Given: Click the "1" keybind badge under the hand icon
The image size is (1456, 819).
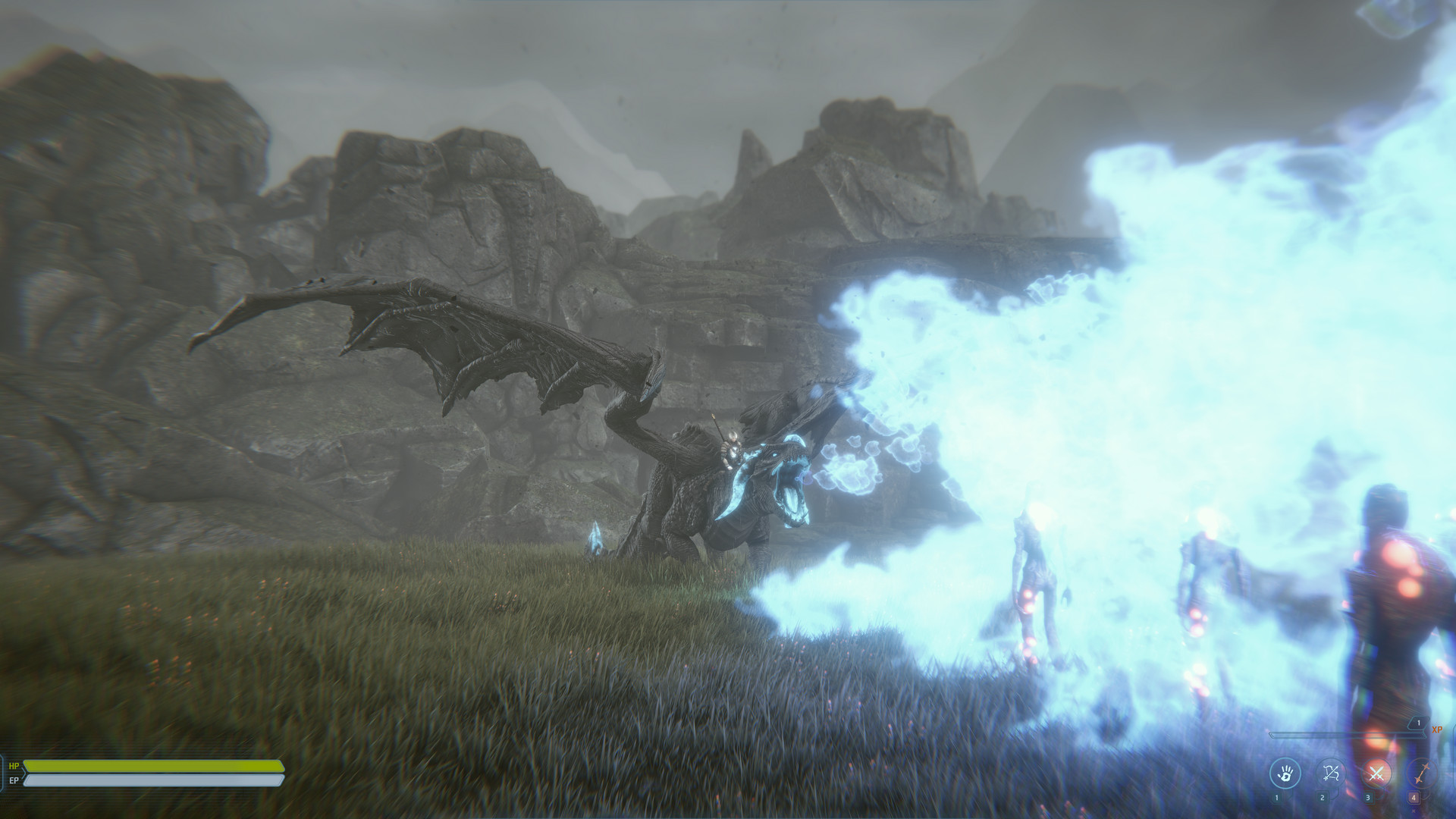Looking at the screenshot, I should [1277, 799].
